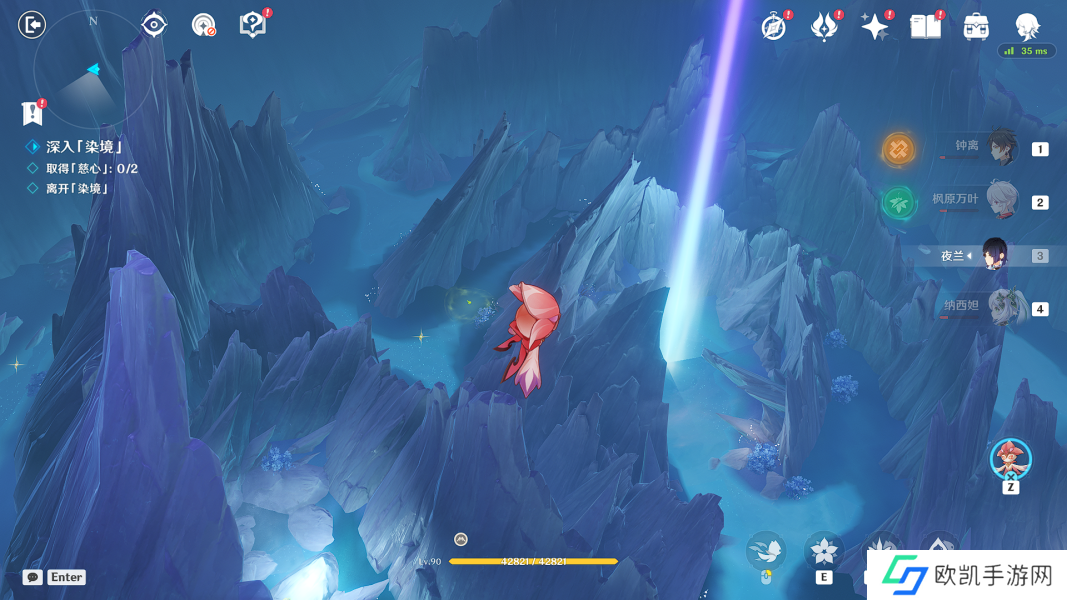Use the flying bird dash ability icon
The image size is (1067, 600).
pyautogui.click(x=766, y=550)
